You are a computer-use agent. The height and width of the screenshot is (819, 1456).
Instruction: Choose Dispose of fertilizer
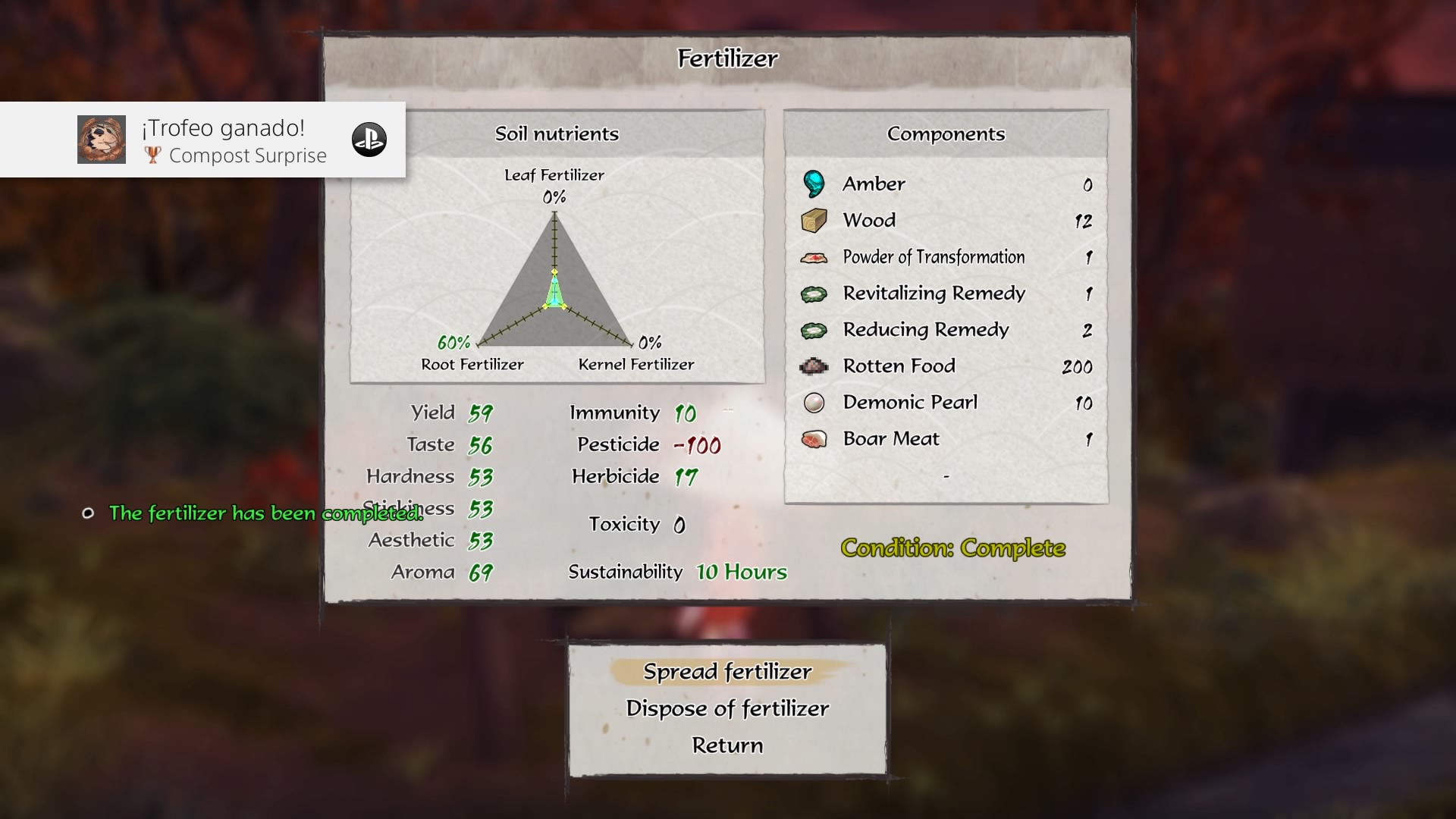pyautogui.click(x=727, y=708)
